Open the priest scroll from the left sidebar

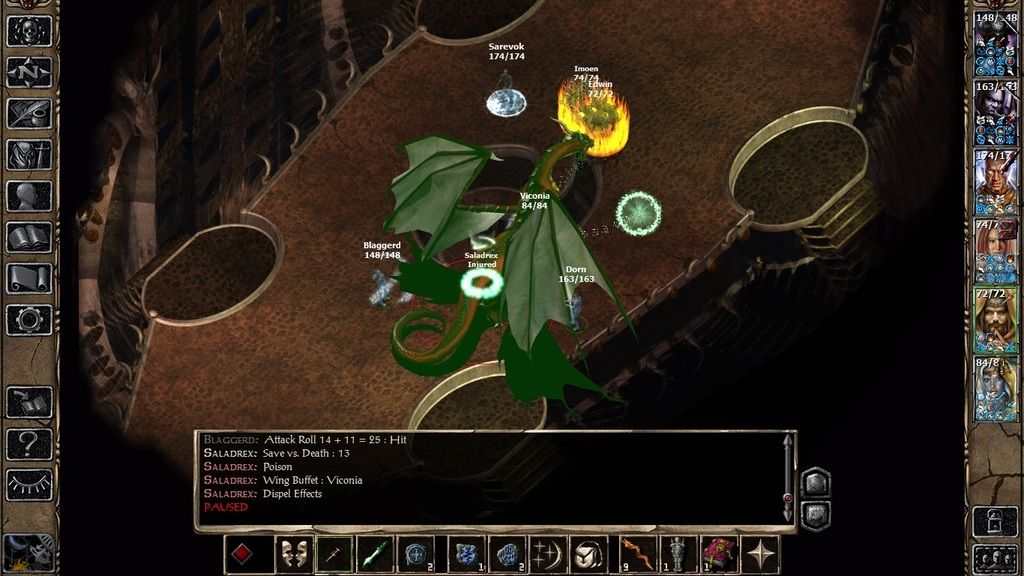click(x=29, y=278)
